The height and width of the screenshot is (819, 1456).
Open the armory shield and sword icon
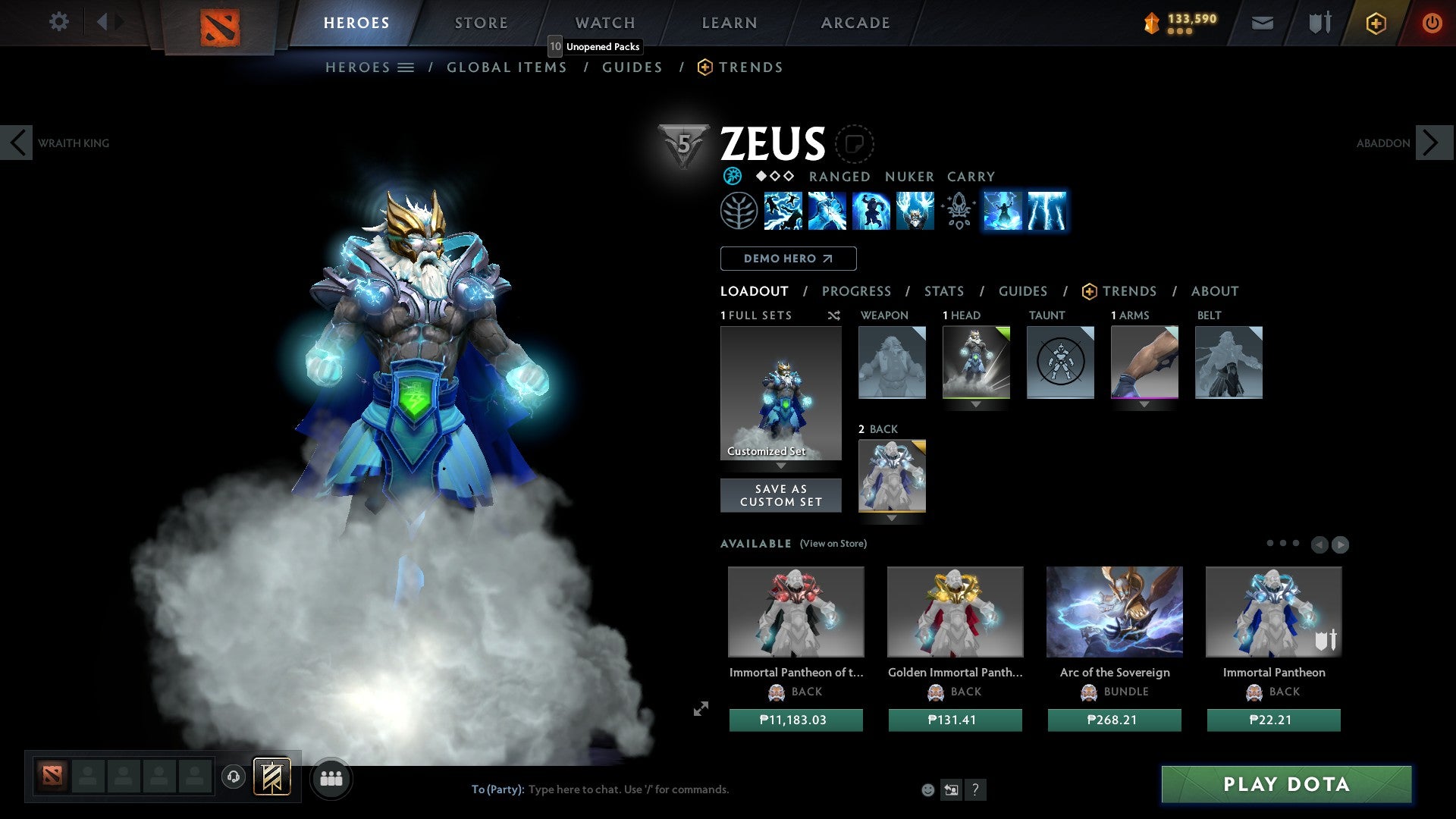pos(1319,23)
